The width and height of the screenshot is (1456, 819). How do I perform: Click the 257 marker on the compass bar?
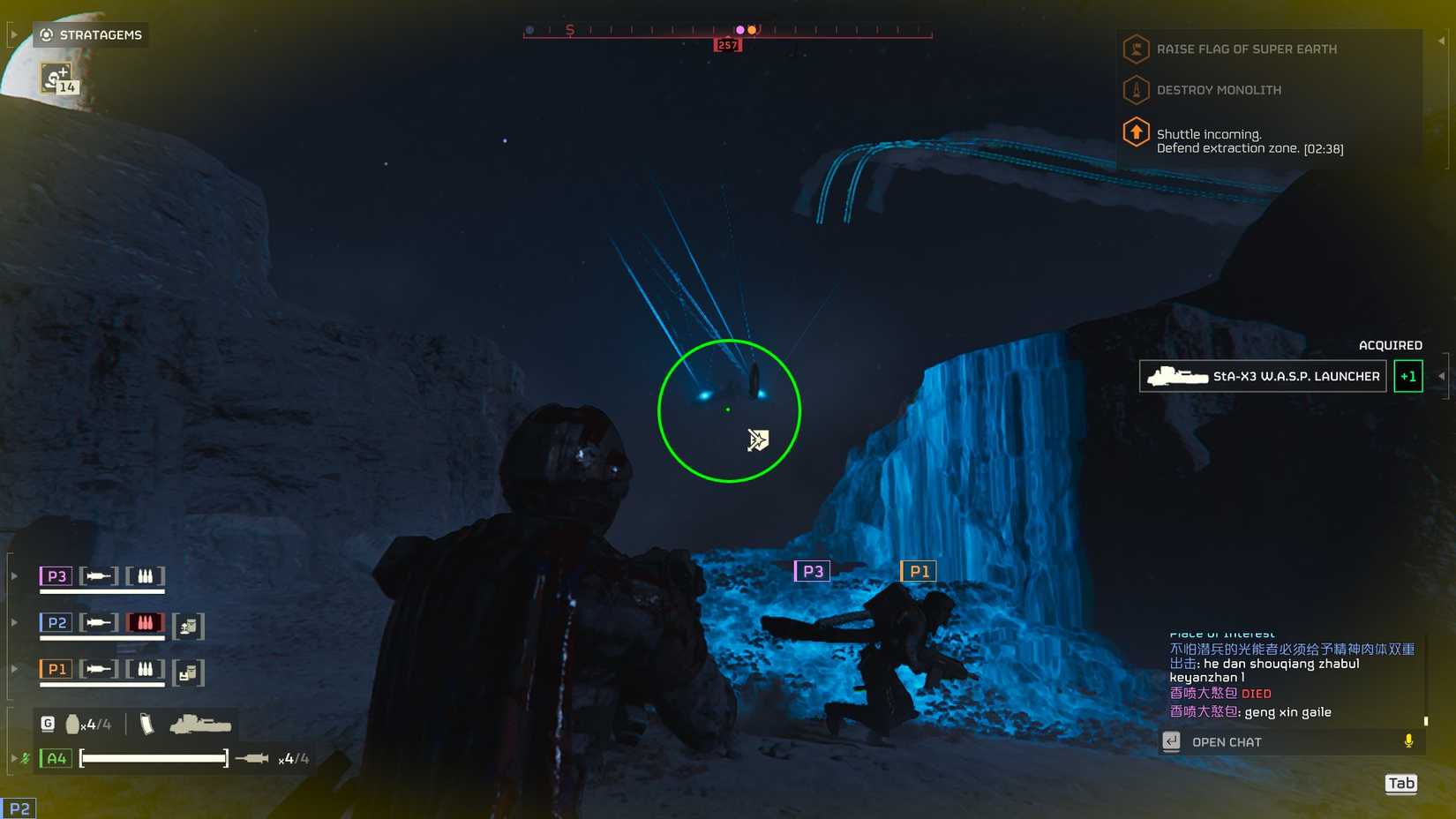[x=725, y=43]
